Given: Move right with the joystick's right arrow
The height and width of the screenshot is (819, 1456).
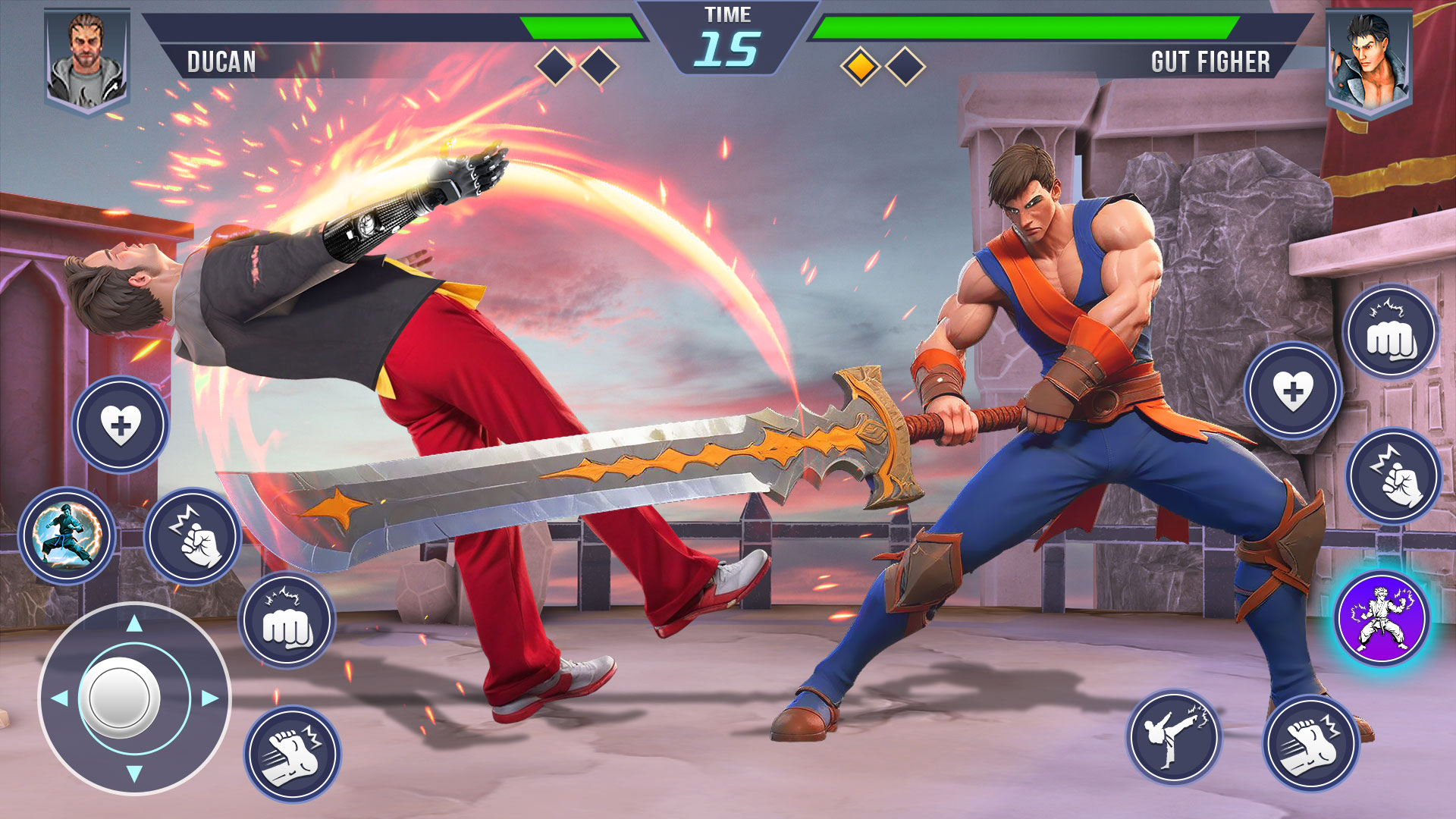Looking at the screenshot, I should click(x=210, y=698).
